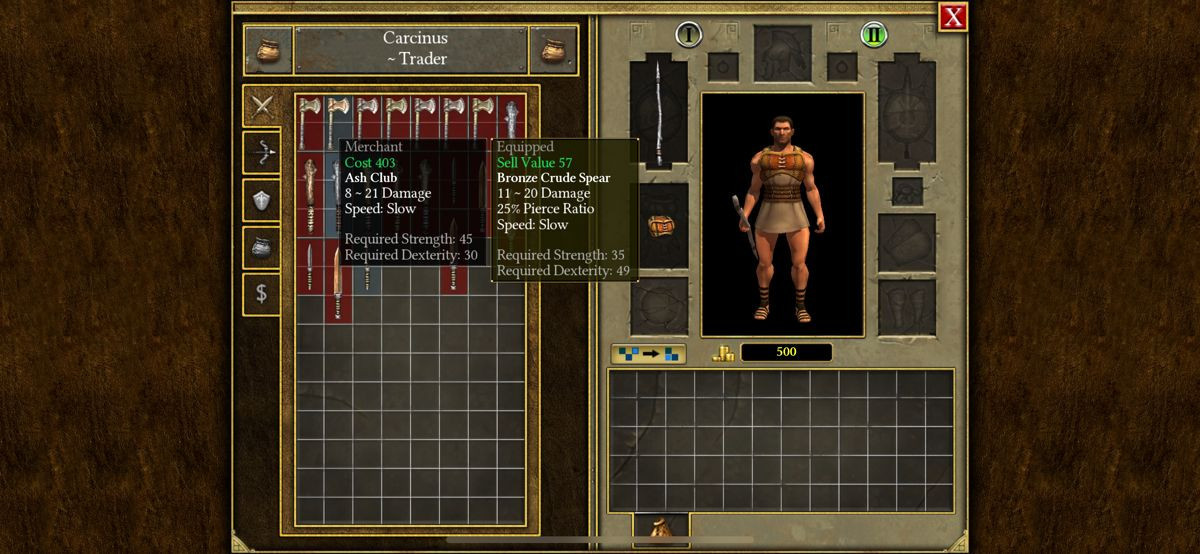Switch to the crossed swords melee weapons tab
Image resolution: width=1200 pixels, height=554 pixels.
[262, 105]
